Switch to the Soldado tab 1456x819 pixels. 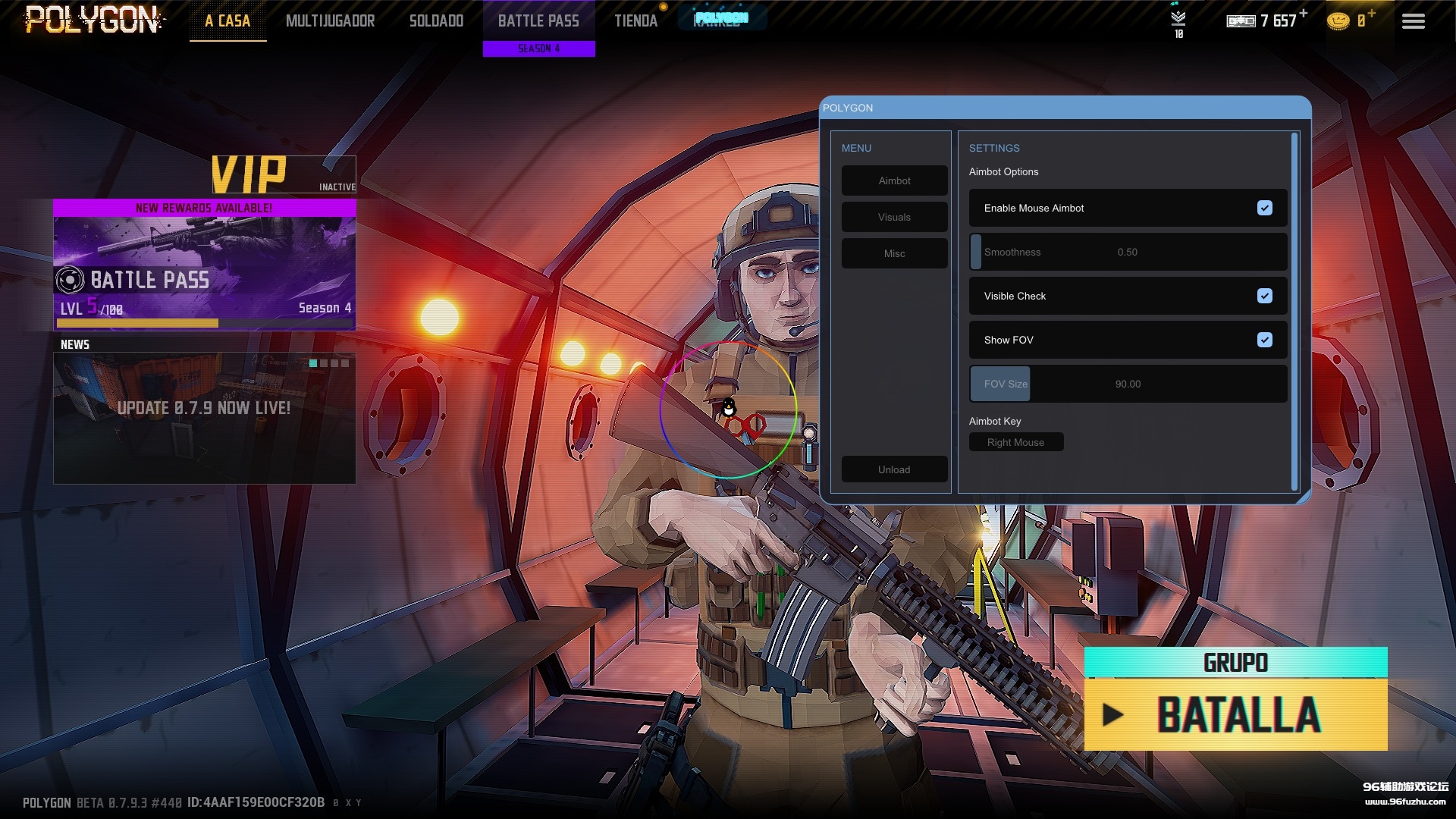tap(436, 21)
